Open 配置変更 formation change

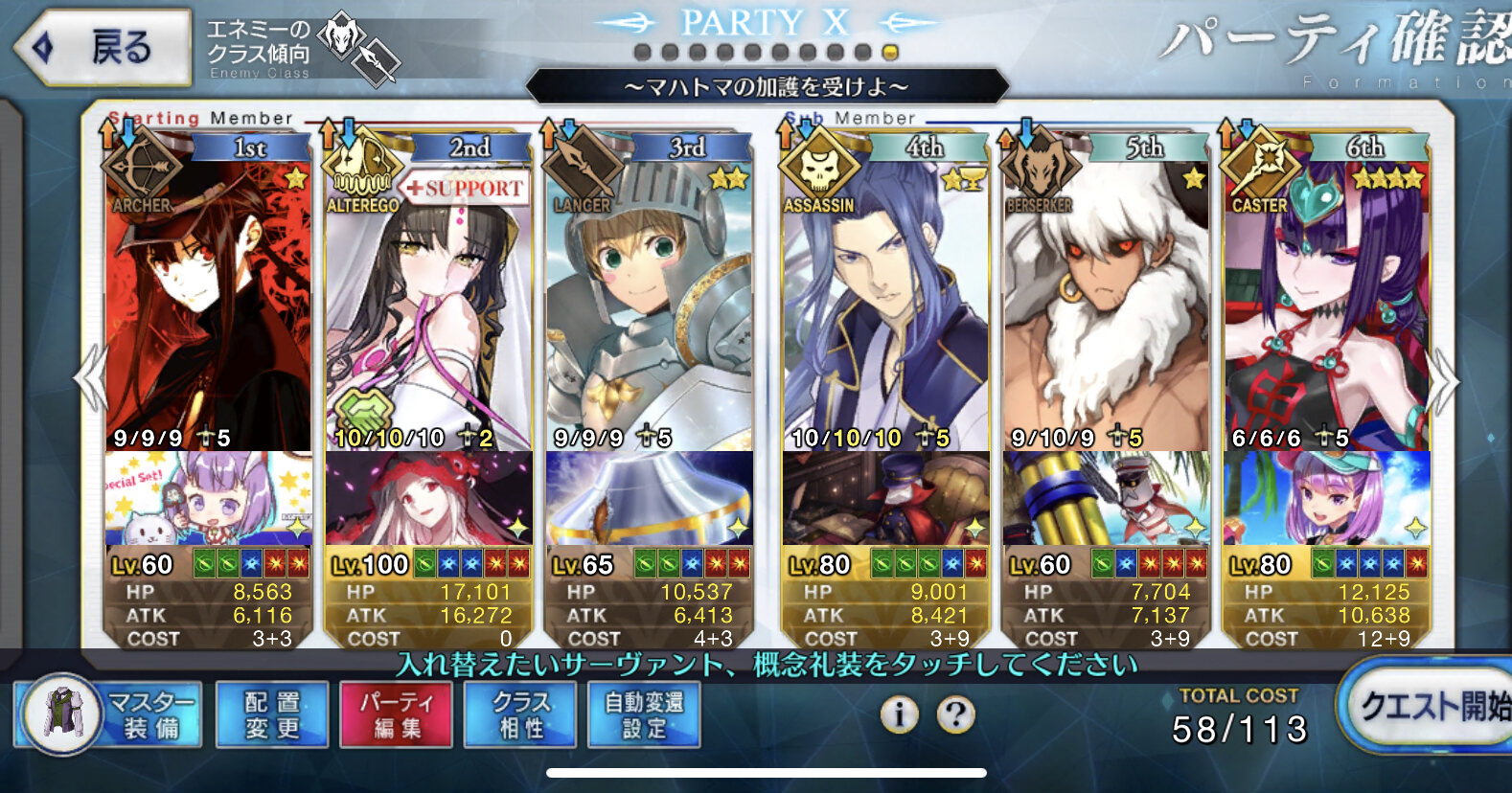click(272, 714)
